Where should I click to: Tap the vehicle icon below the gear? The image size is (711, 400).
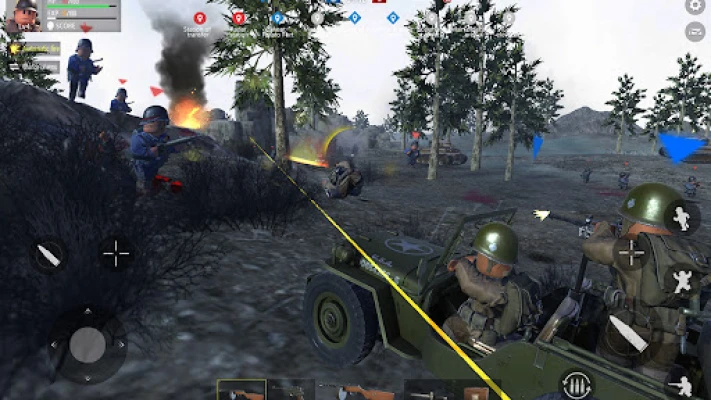click(x=695, y=32)
